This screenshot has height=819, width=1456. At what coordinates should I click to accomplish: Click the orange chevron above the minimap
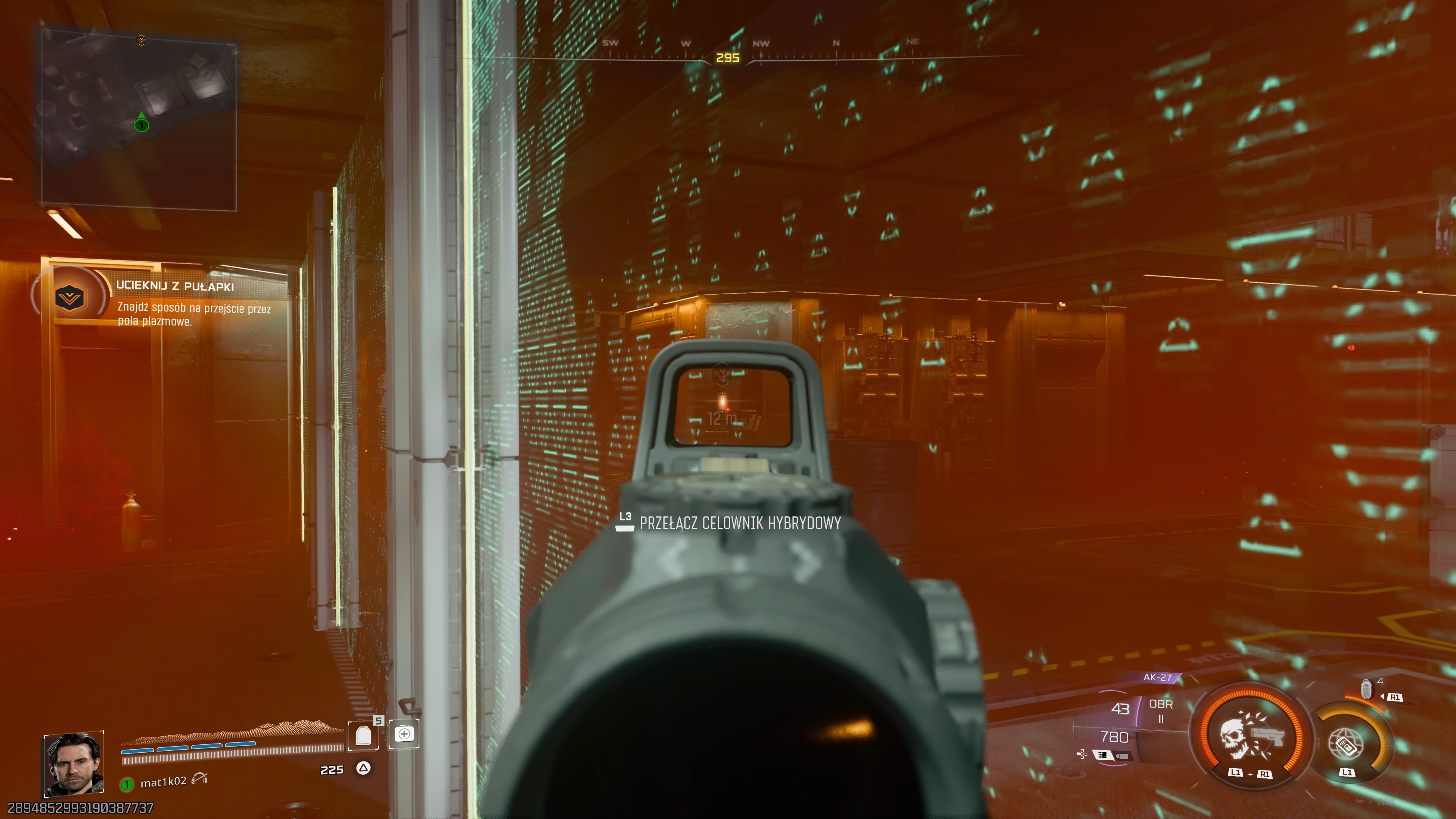tap(141, 40)
